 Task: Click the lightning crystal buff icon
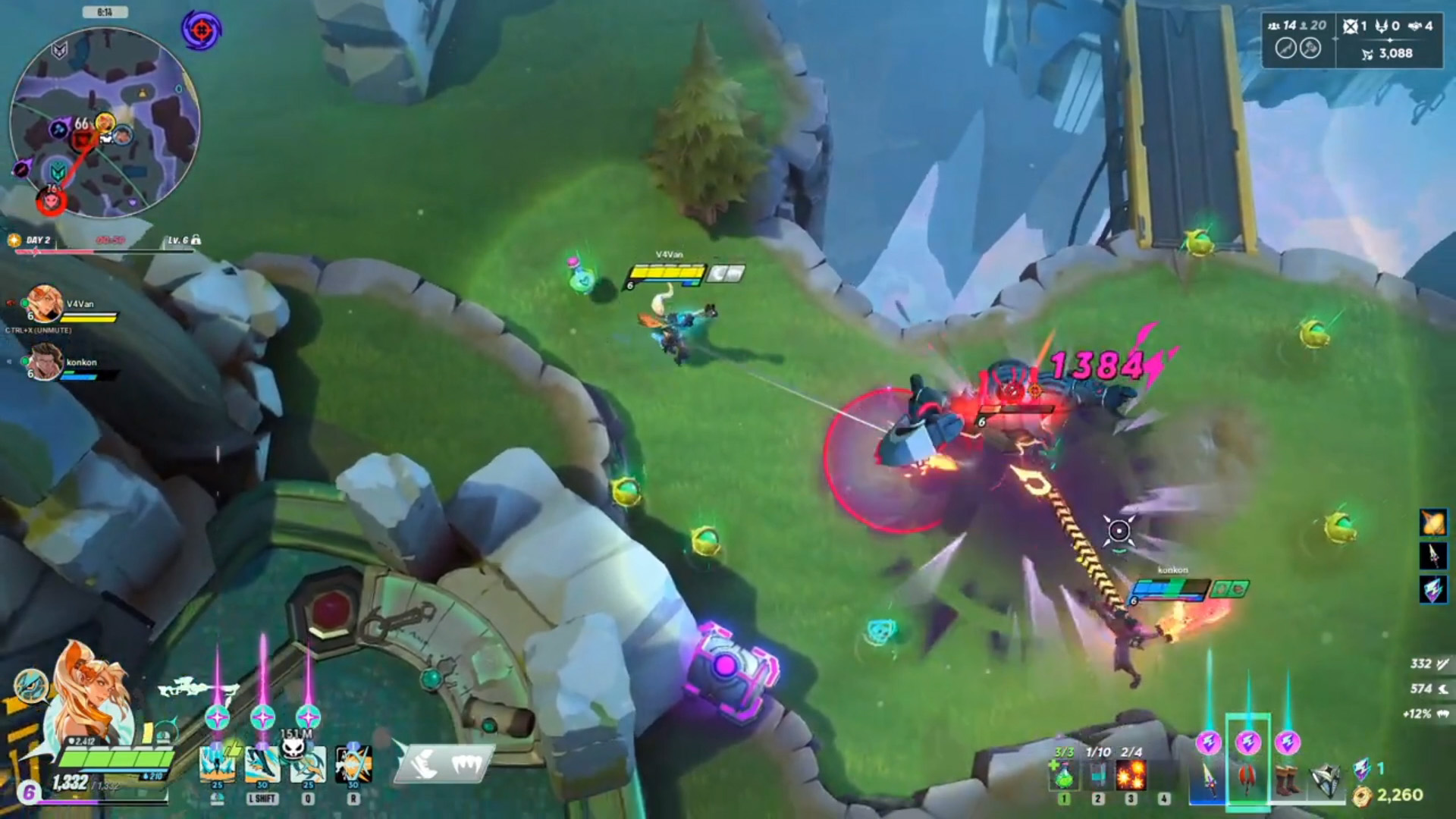click(1433, 590)
